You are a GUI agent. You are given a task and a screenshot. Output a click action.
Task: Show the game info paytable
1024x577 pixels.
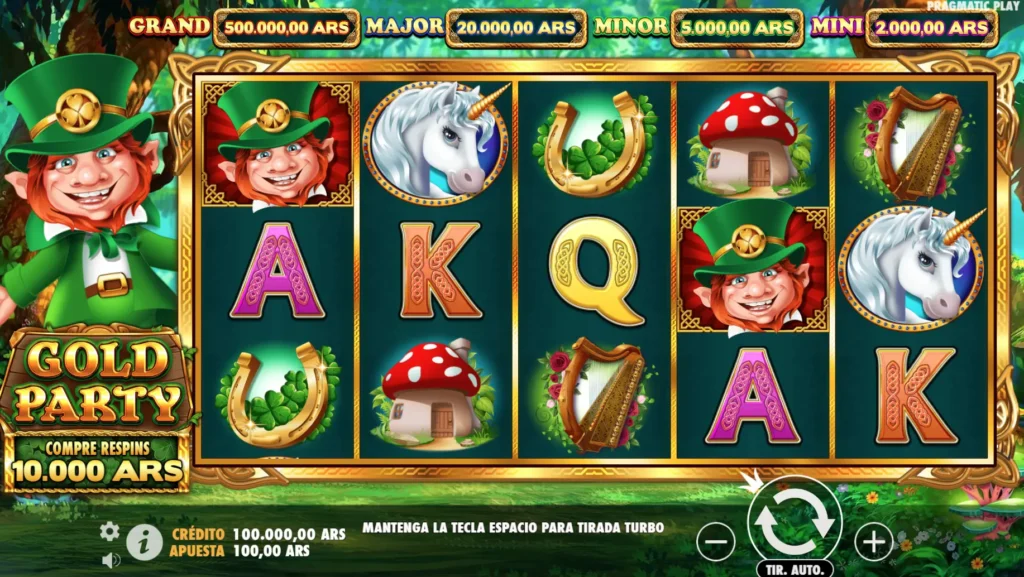(x=144, y=542)
